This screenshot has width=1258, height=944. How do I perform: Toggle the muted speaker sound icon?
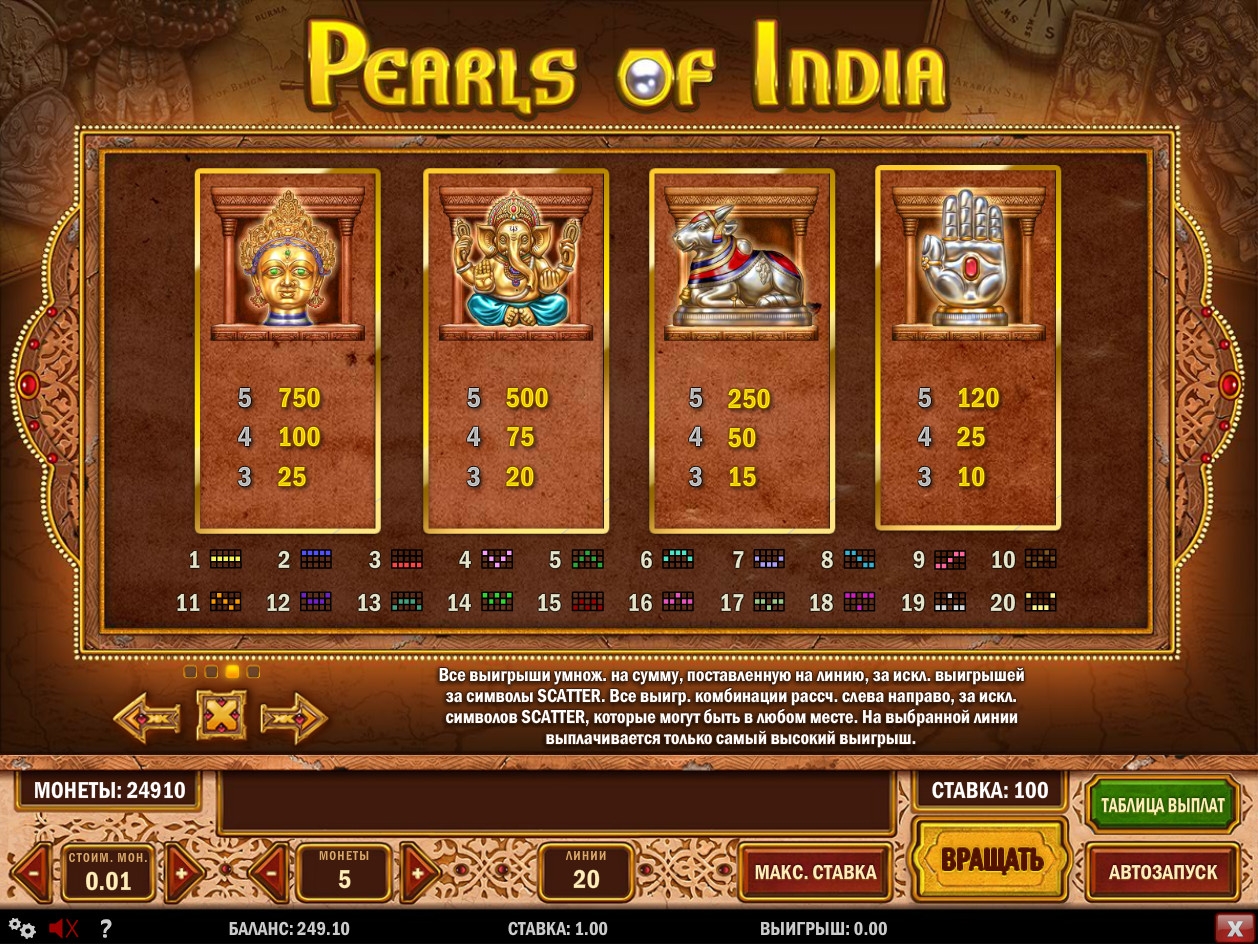click(x=63, y=928)
